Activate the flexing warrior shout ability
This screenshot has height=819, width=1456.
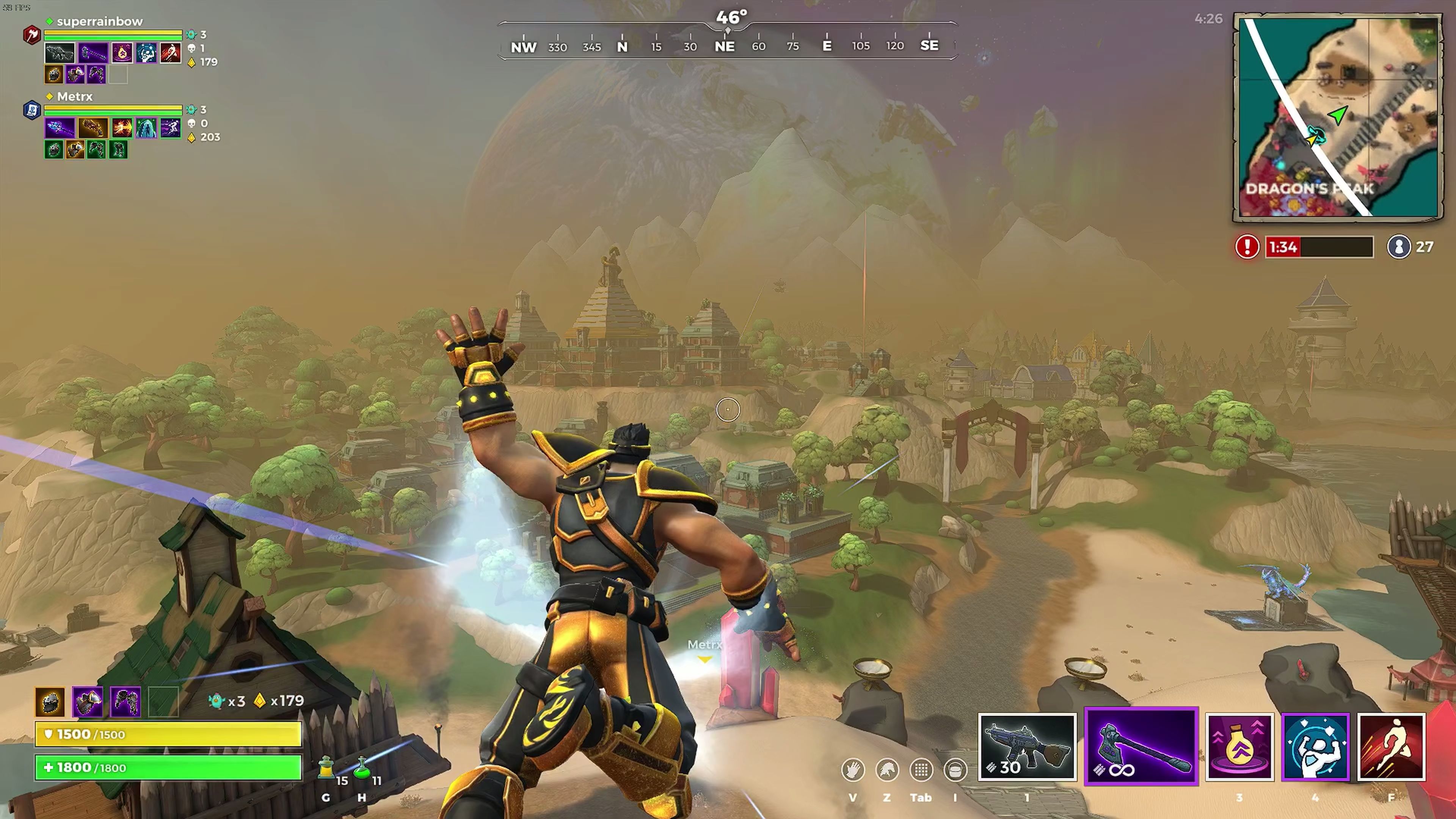(1315, 747)
